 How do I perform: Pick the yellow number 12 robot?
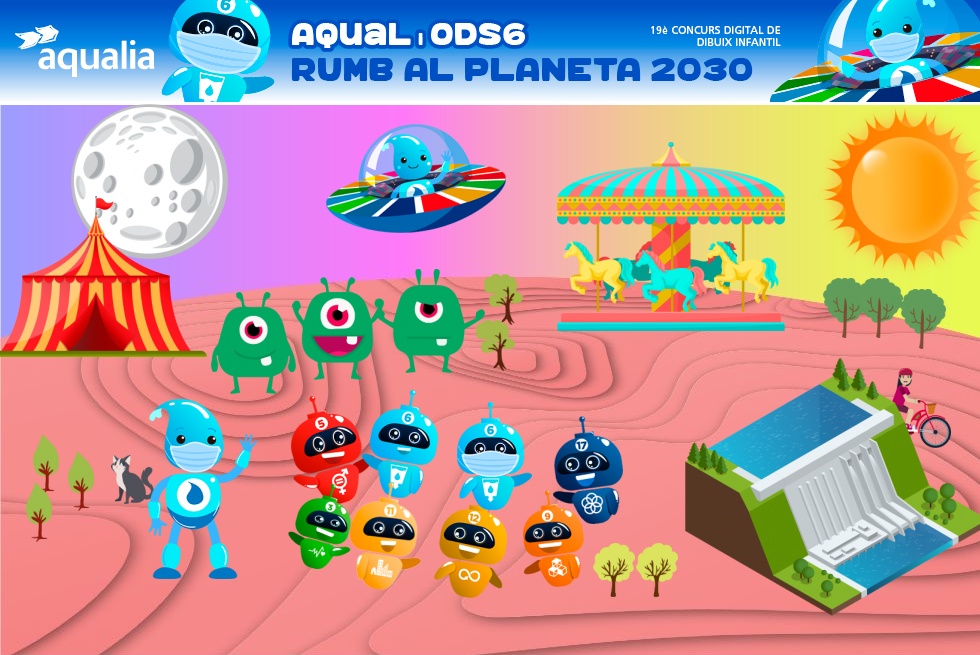coord(472,549)
